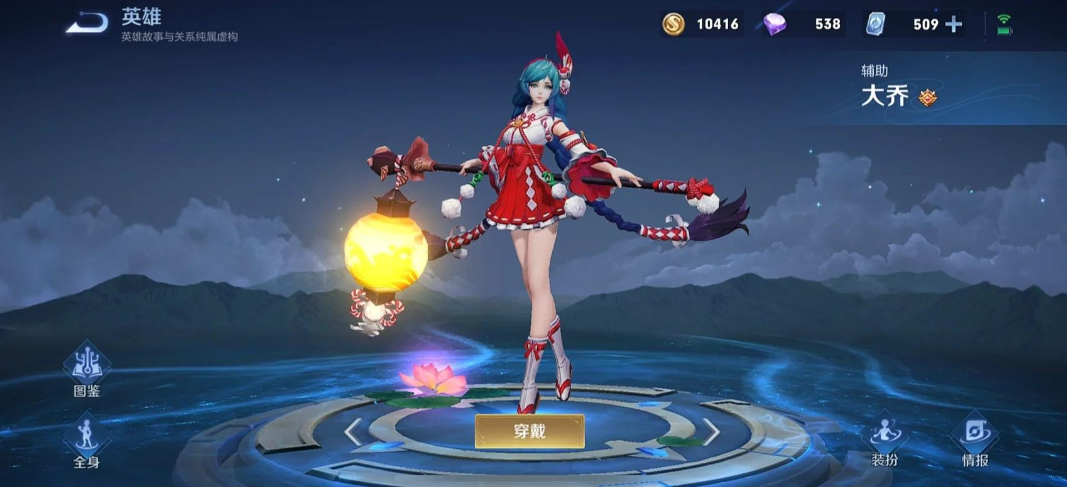Screen dimensions: 1067x487
Task: Add more skin shards with plus button
Action: [953, 24]
